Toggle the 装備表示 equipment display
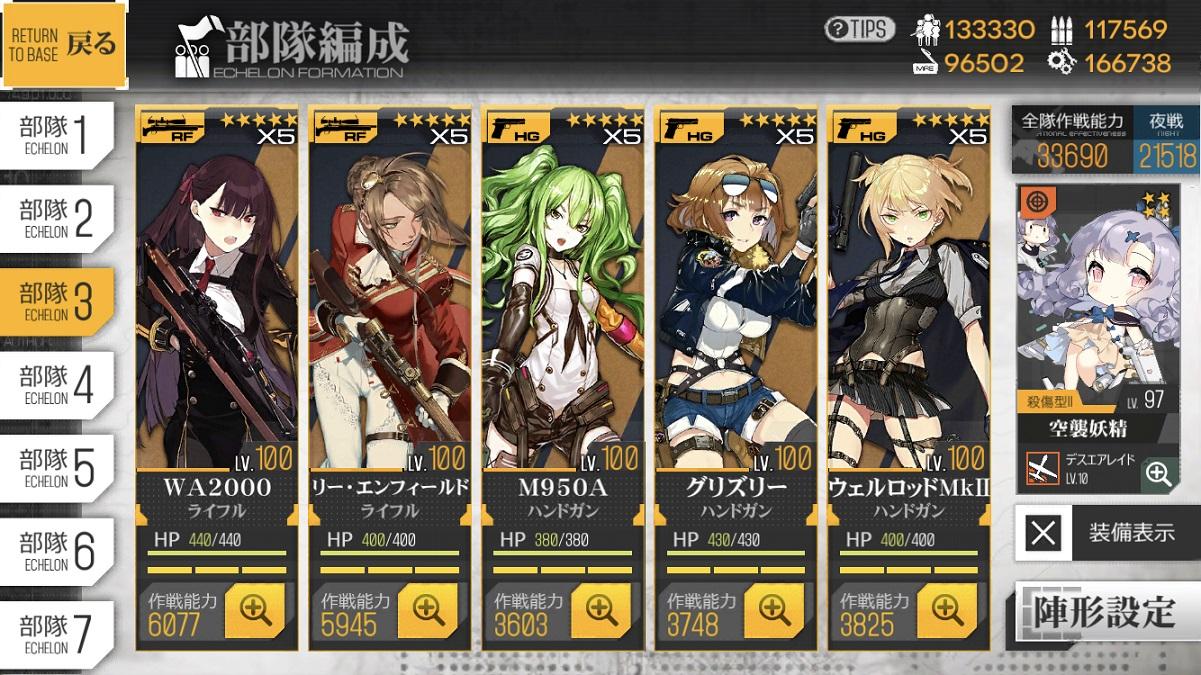This screenshot has width=1201, height=675. click(1107, 532)
